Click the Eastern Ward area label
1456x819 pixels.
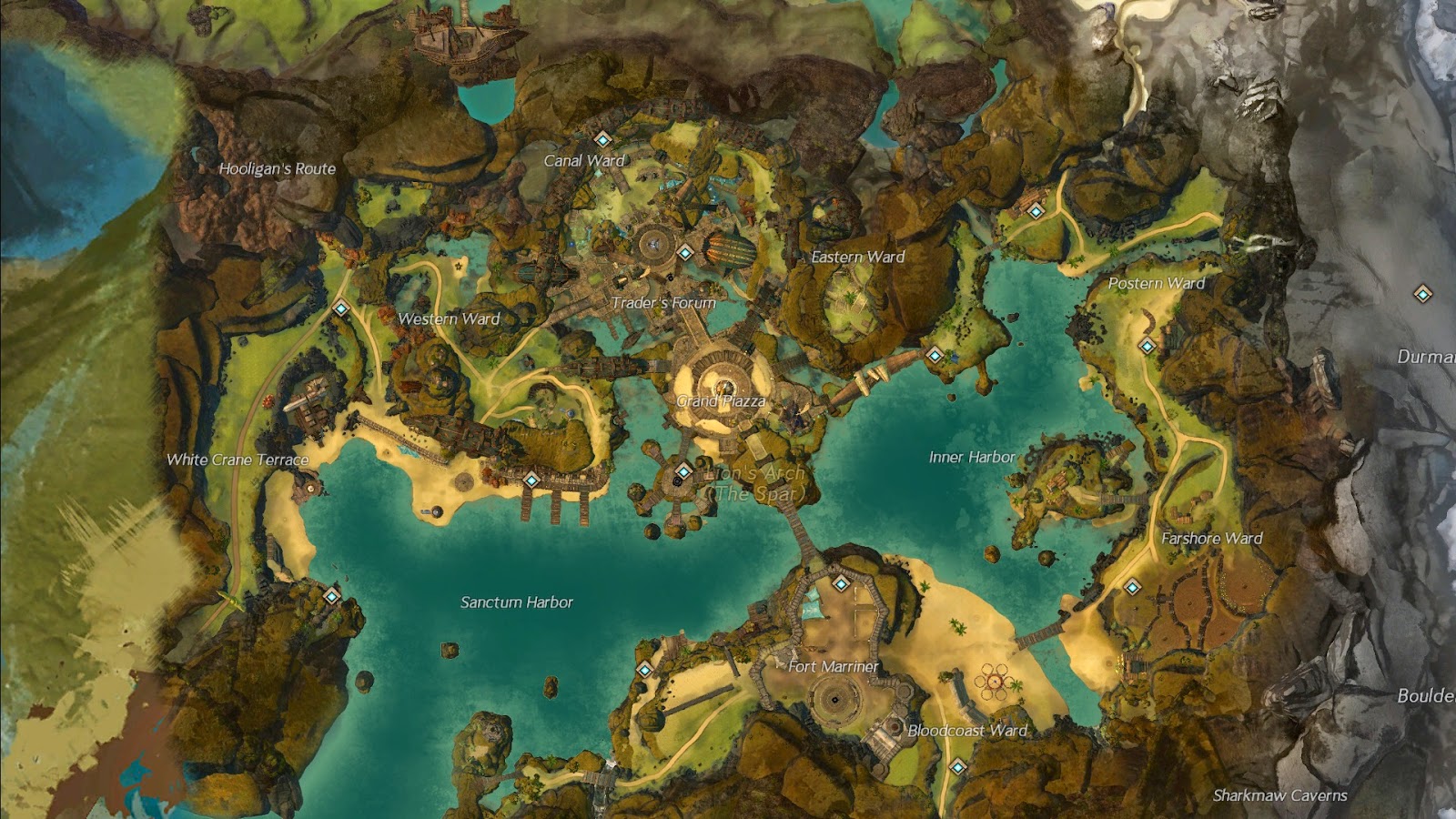(856, 258)
